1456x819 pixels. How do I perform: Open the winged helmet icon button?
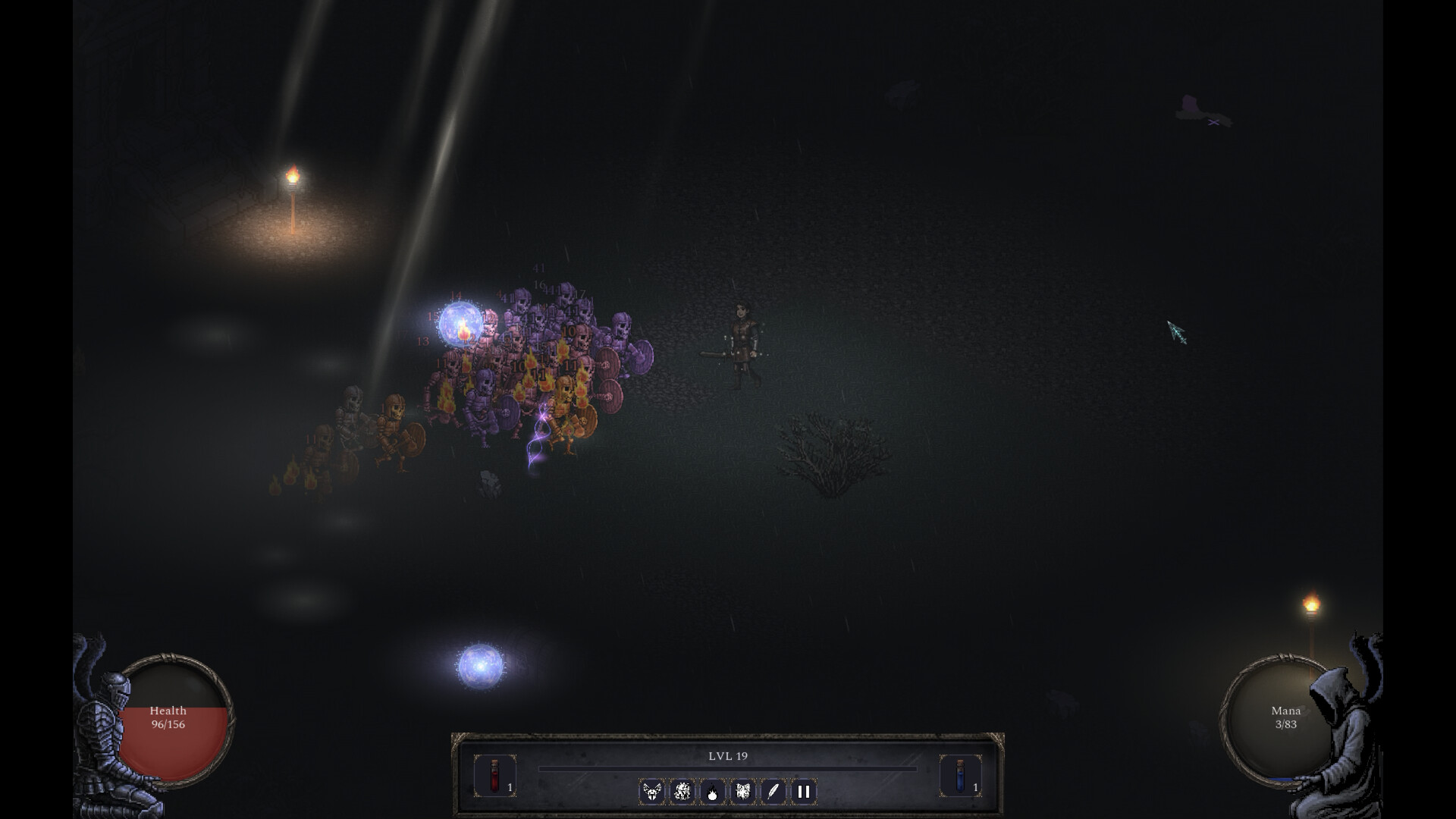(651, 792)
